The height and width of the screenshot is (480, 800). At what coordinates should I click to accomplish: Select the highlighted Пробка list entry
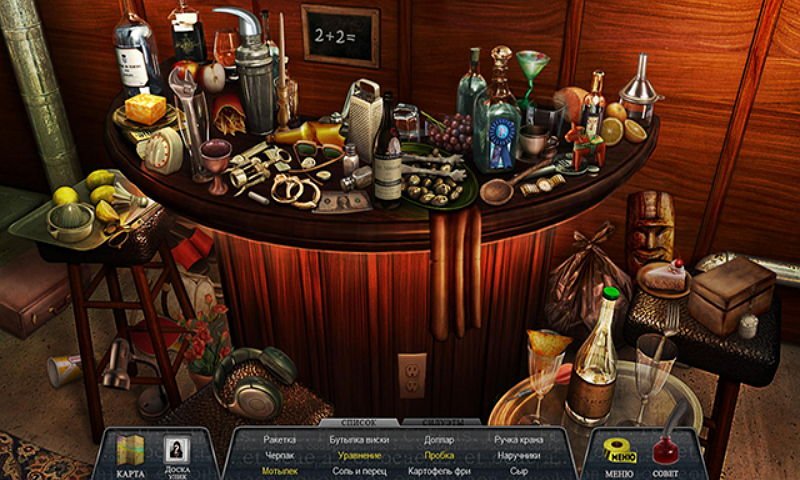438,454
